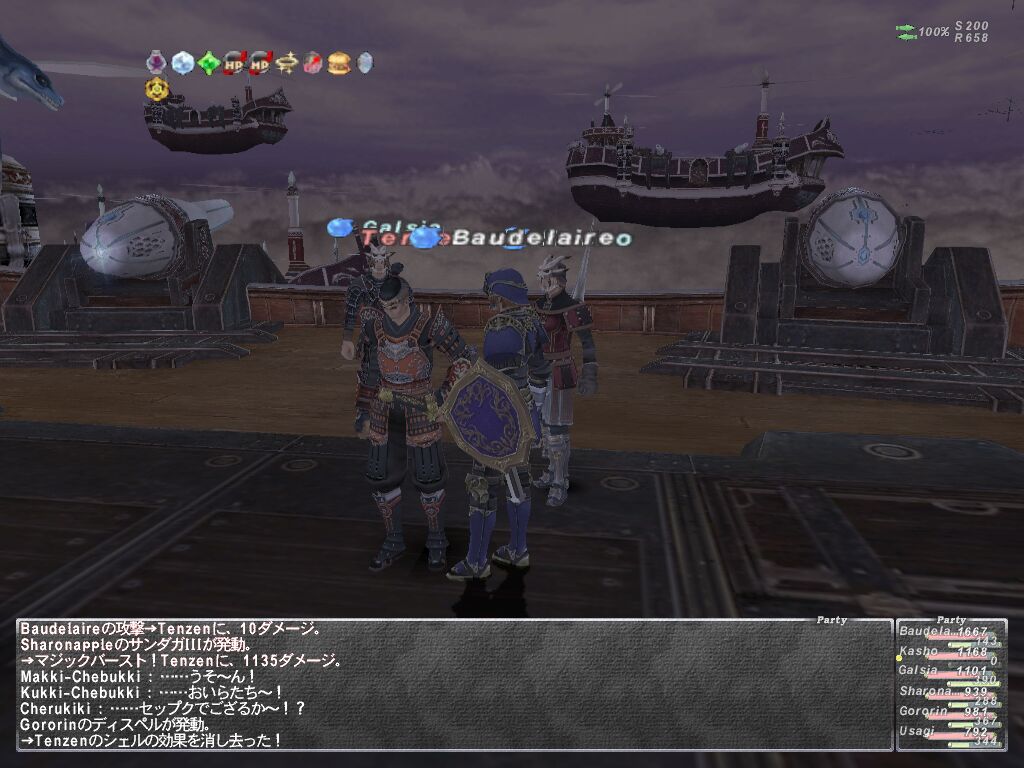The width and height of the screenshot is (1024, 768).
Task: Select the hamburger food status icon
Action: coord(339,63)
